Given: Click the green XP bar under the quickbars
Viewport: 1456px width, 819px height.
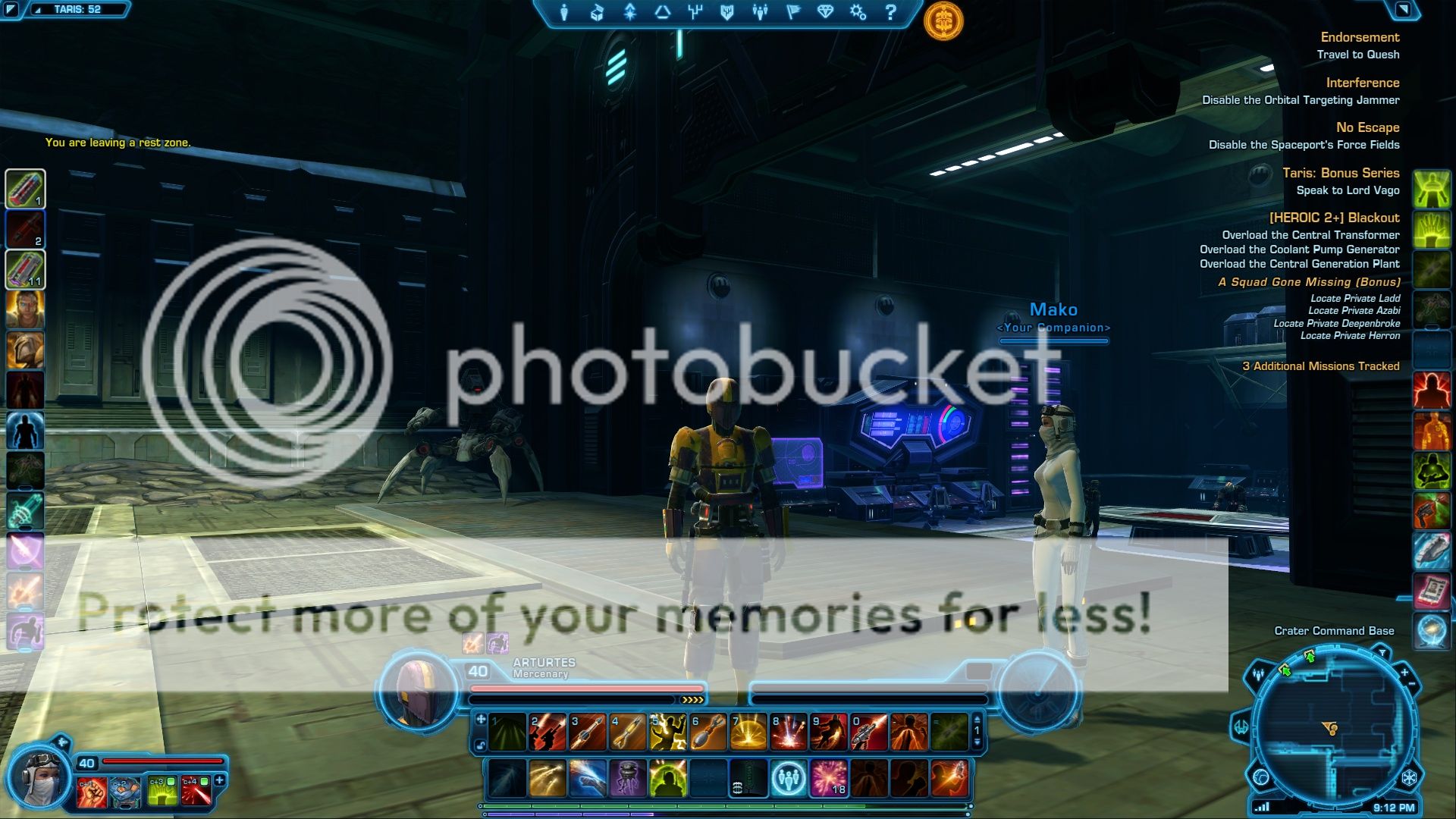Looking at the screenshot, I should [682, 805].
